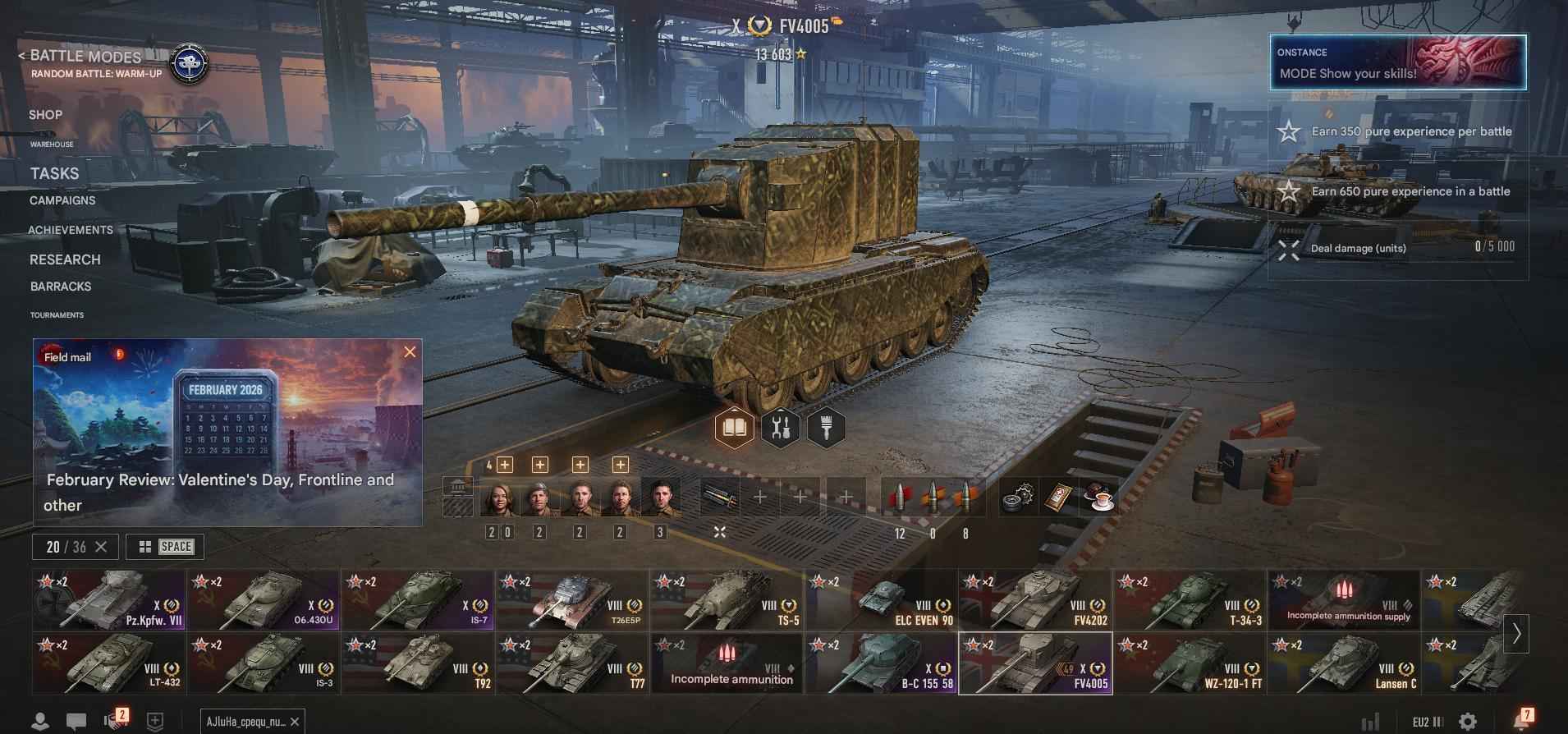Click a plus button to train crew skill
The height and width of the screenshot is (734, 1568).
tap(503, 465)
